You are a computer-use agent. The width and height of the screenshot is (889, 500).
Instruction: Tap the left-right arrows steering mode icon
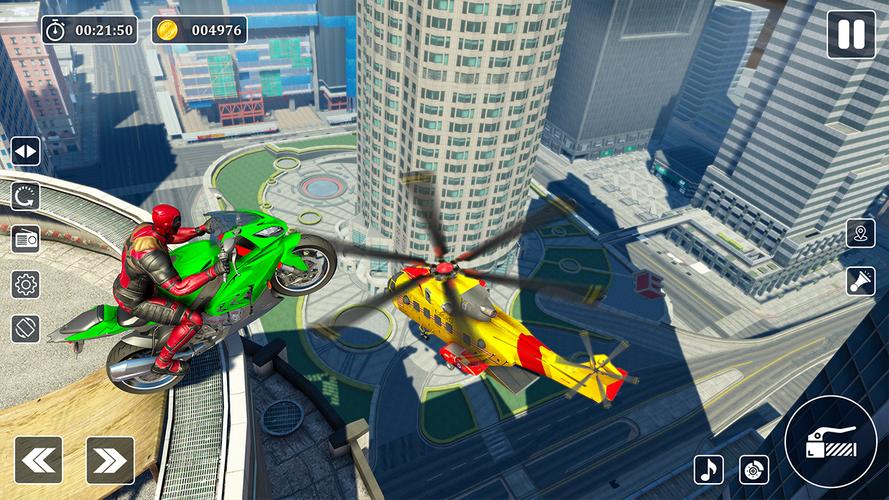tap(26, 152)
